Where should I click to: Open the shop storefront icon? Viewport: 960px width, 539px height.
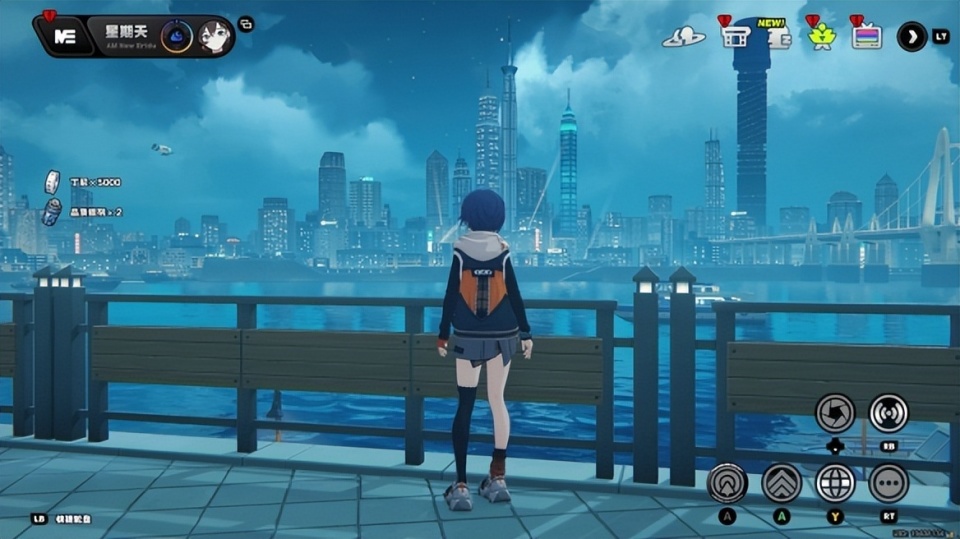[735, 36]
